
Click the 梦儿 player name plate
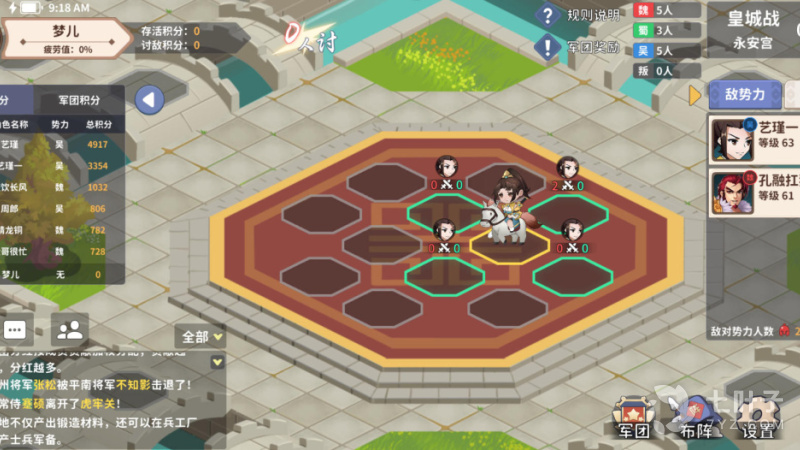click(66, 38)
